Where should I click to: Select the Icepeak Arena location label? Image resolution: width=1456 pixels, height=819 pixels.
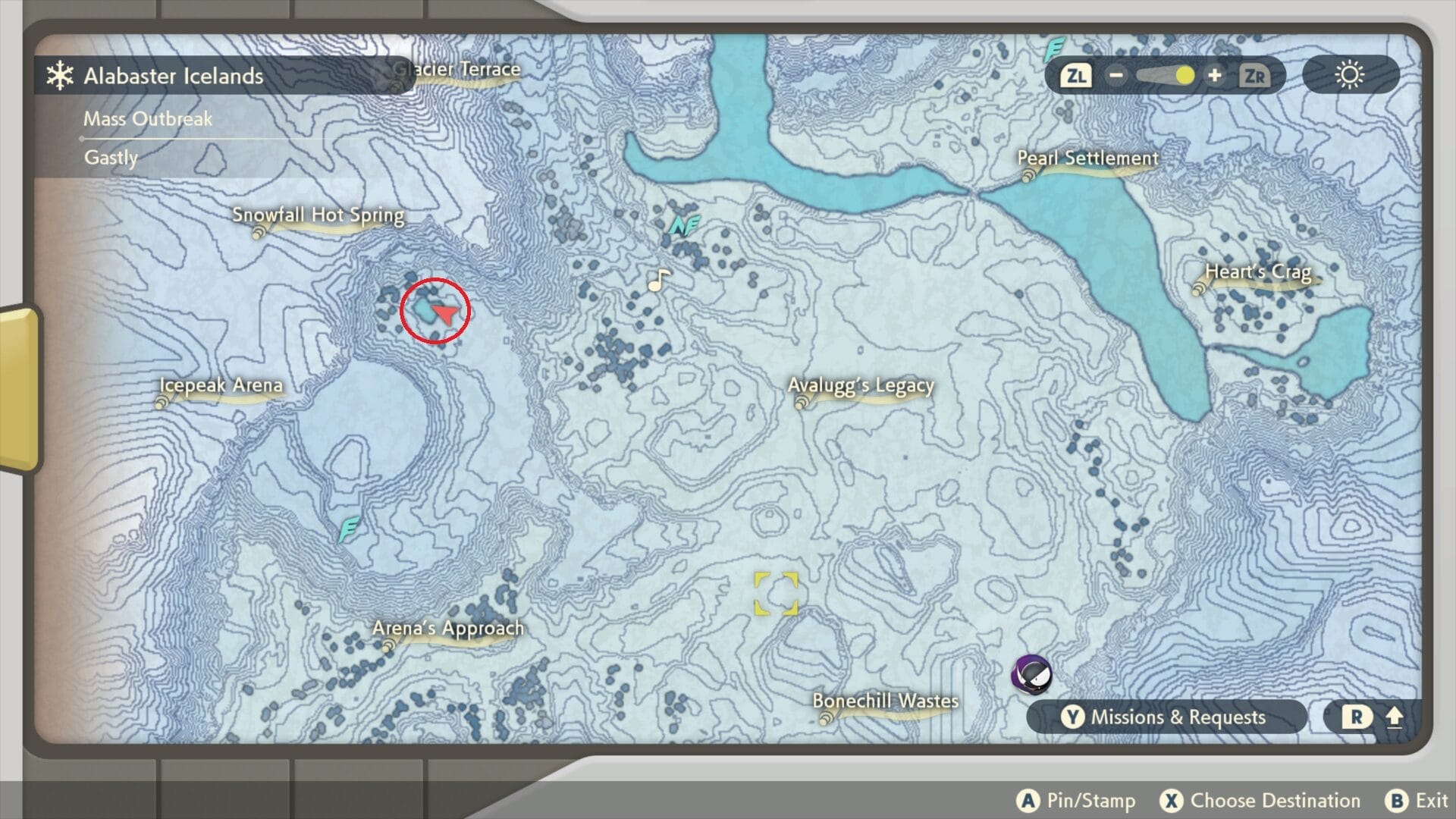coord(221,385)
